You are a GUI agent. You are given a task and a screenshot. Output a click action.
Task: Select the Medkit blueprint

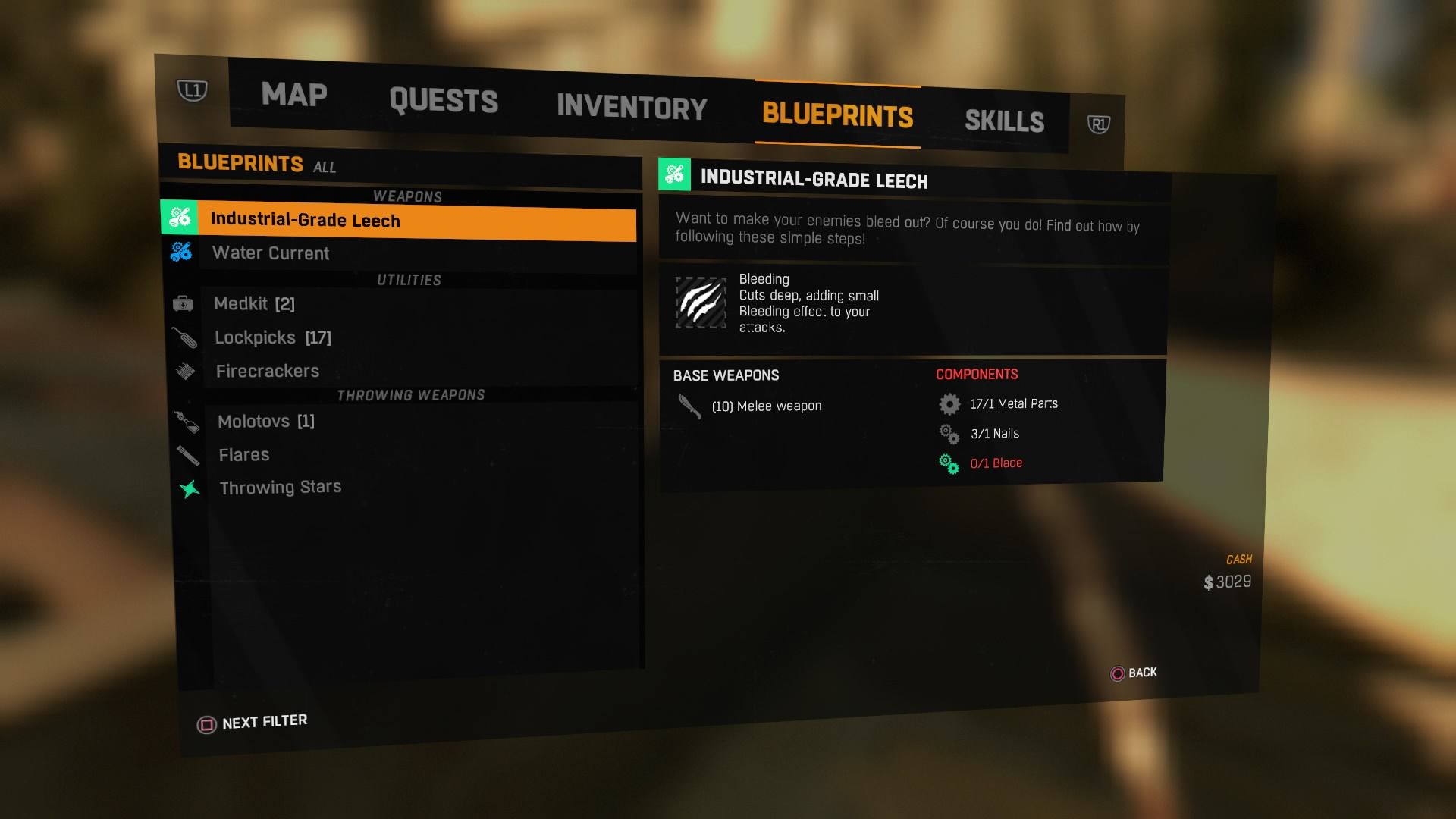point(254,304)
